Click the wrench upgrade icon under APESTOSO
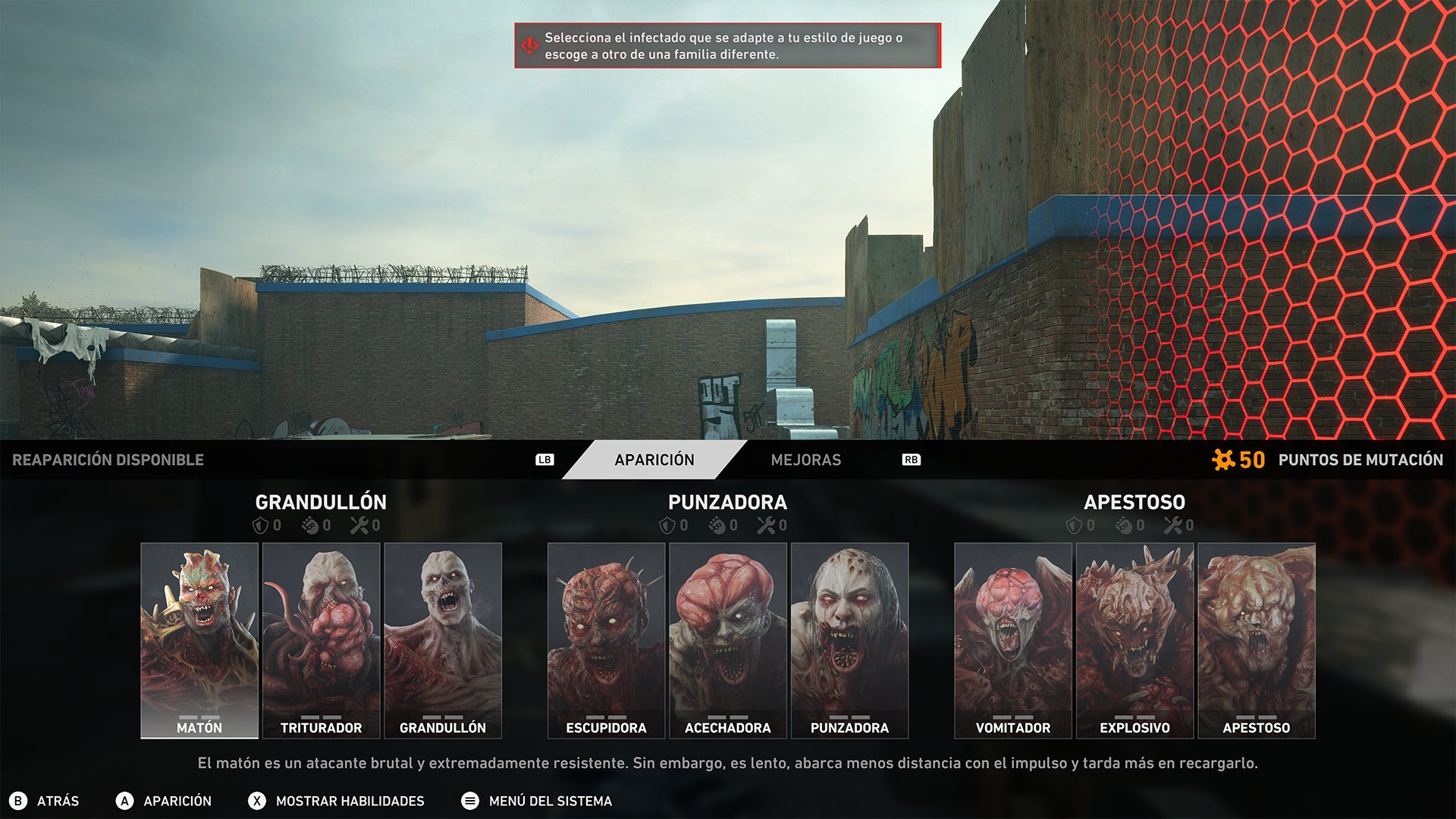This screenshot has height=819, width=1456. (1174, 524)
